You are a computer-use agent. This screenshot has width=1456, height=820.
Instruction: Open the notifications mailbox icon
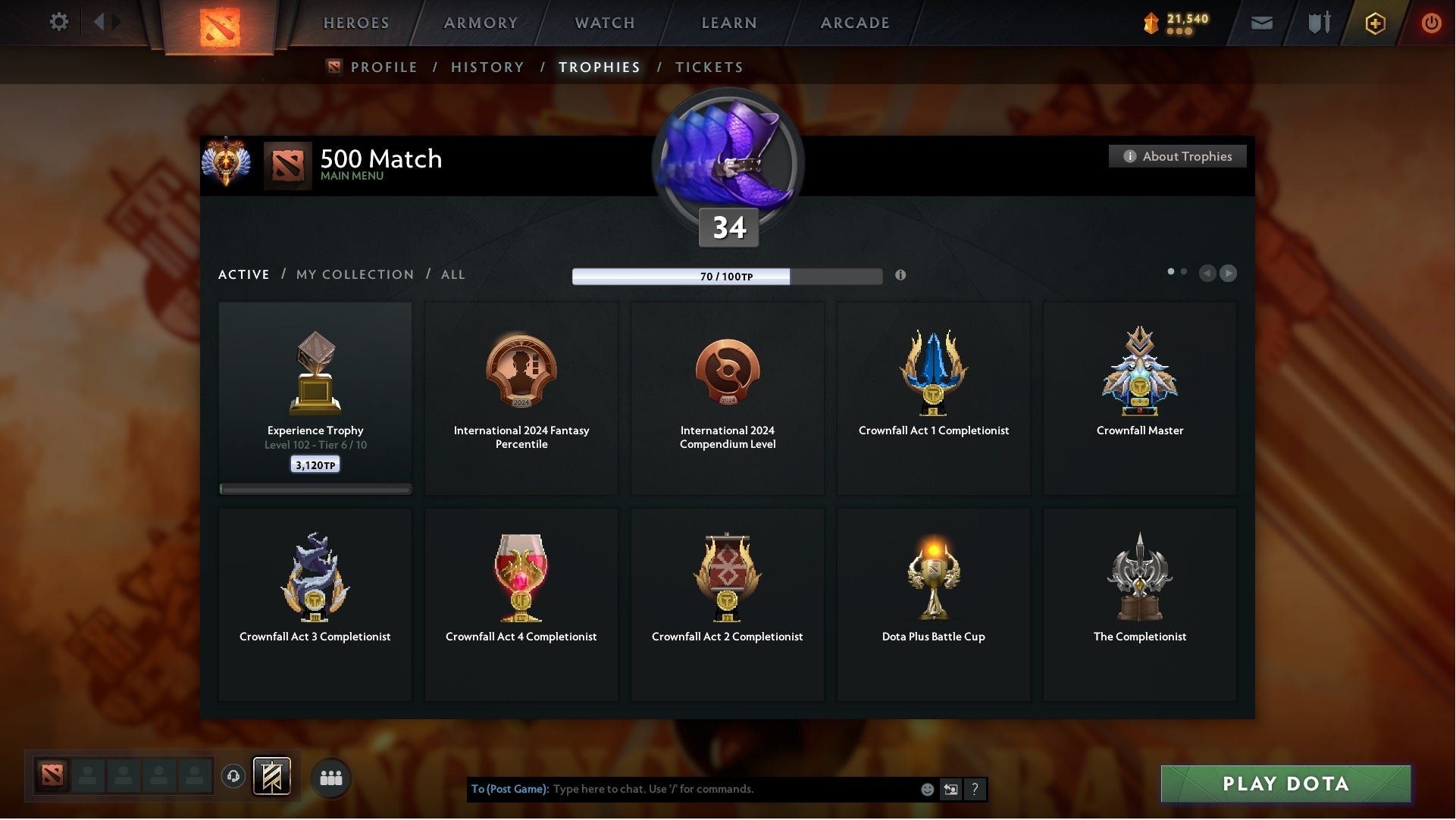[x=1262, y=23]
